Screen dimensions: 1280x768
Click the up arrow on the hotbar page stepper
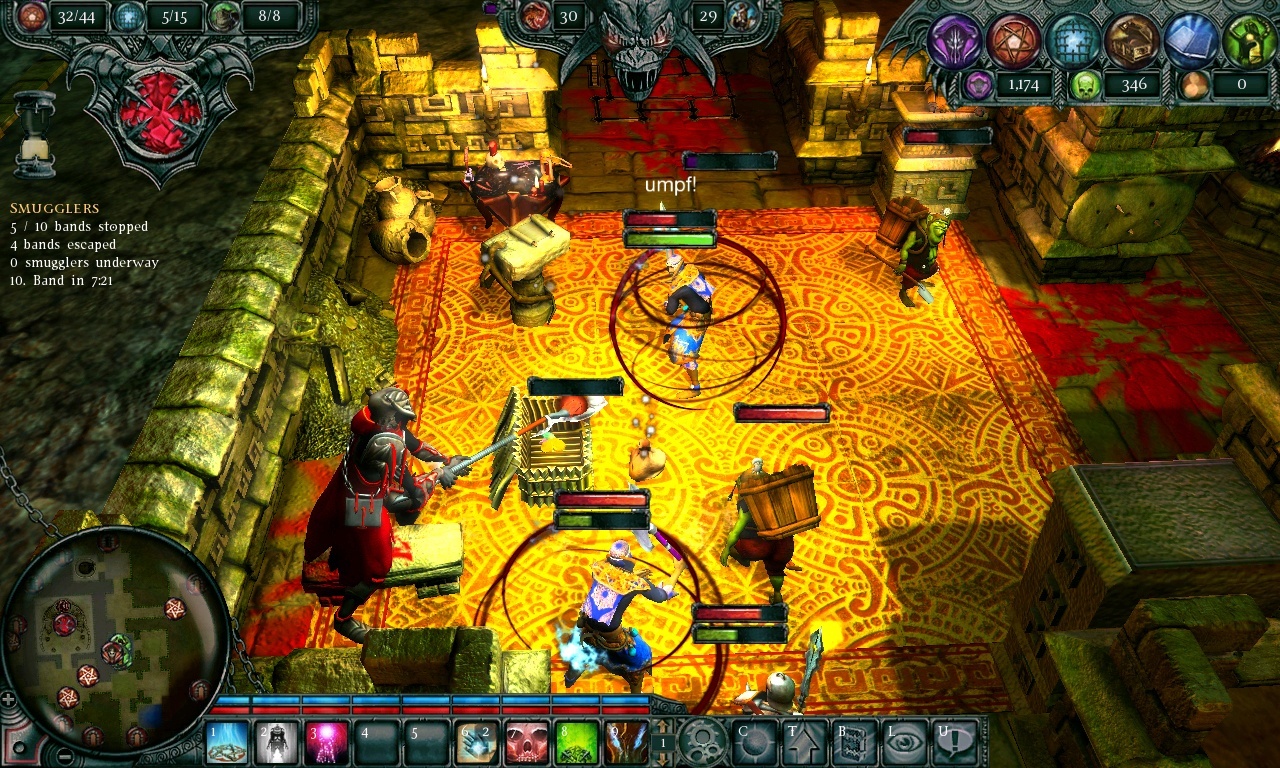click(x=661, y=727)
